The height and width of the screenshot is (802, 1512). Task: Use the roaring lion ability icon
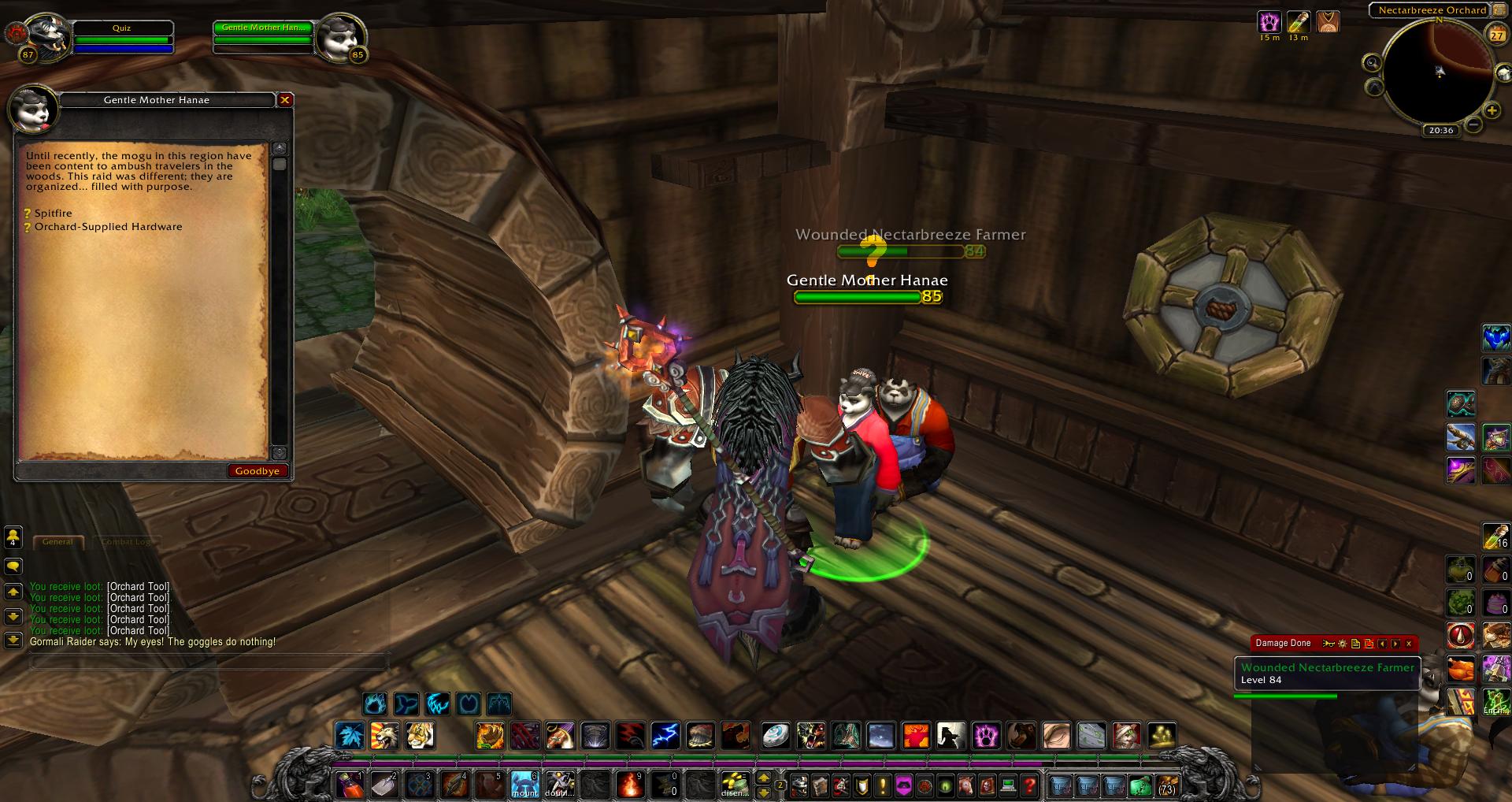[385, 736]
